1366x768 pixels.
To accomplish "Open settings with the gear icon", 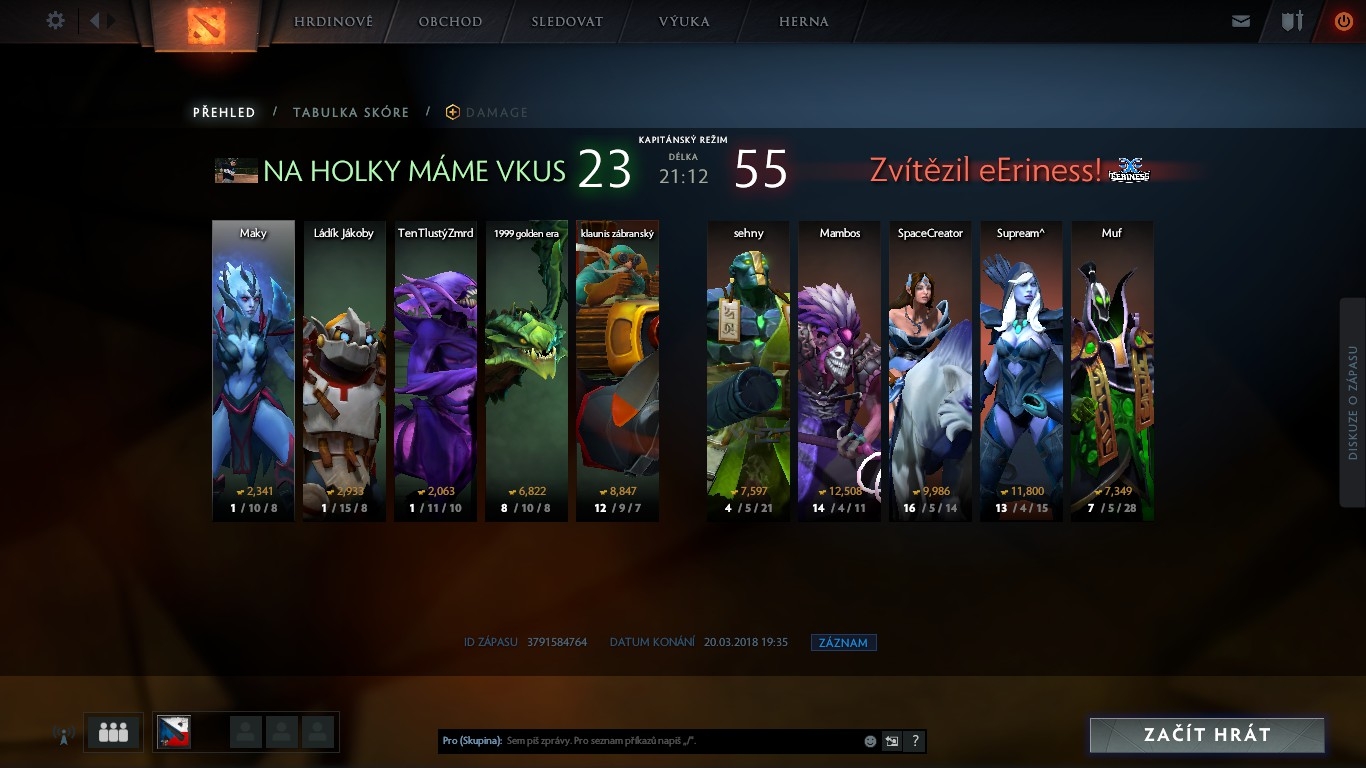I will click(56, 20).
